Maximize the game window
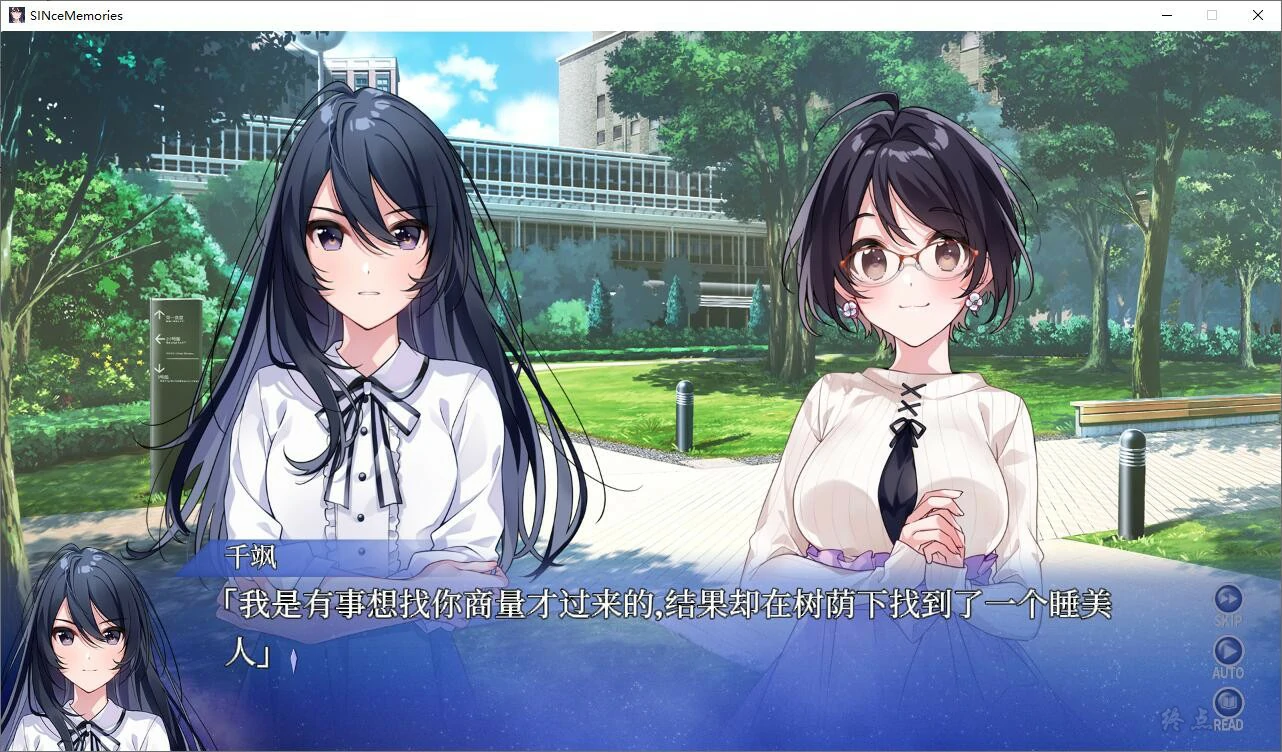 (1212, 15)
